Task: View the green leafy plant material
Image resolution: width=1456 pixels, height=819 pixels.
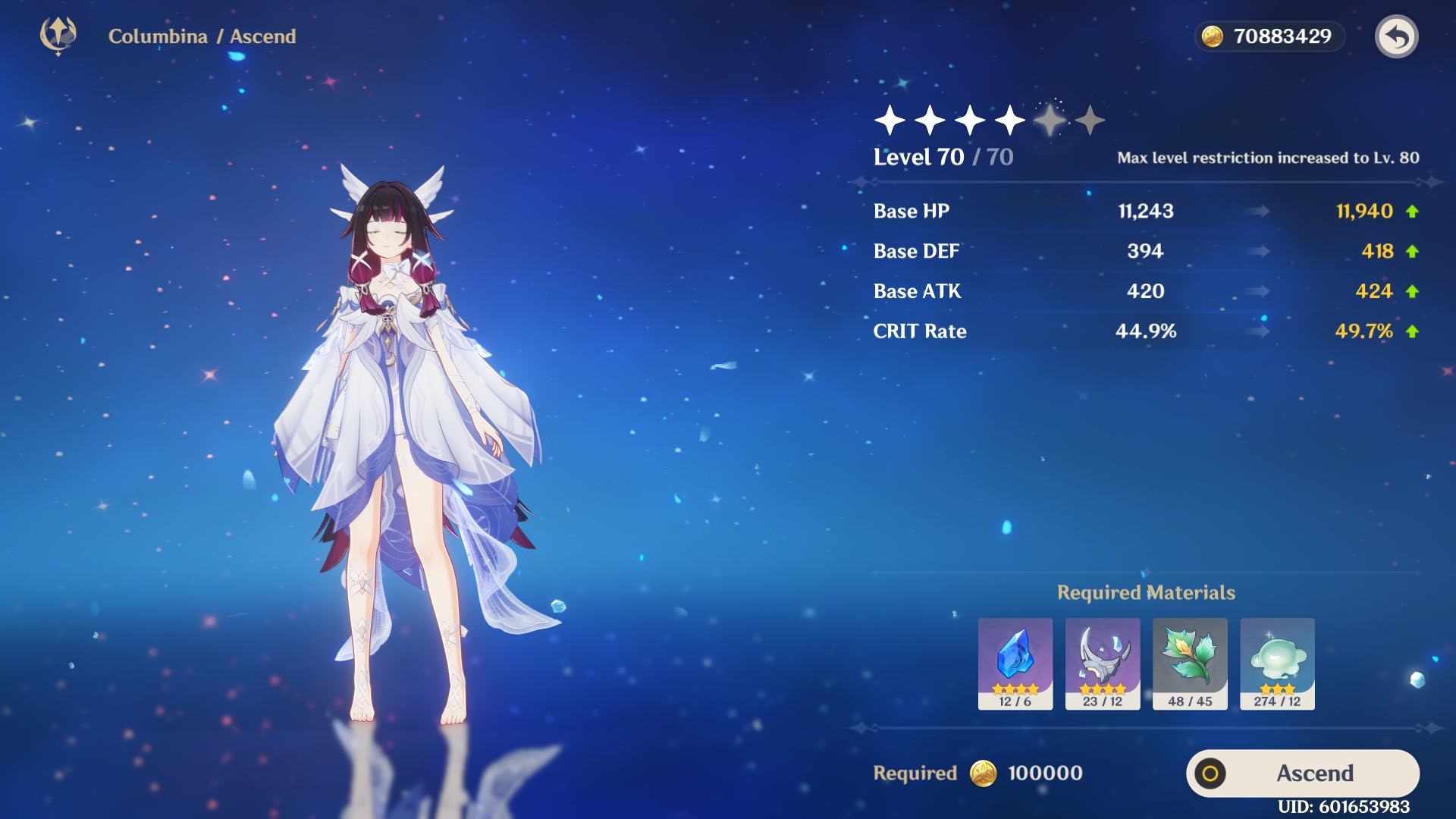Action: pyautogui.click(x=1190, y=664)
